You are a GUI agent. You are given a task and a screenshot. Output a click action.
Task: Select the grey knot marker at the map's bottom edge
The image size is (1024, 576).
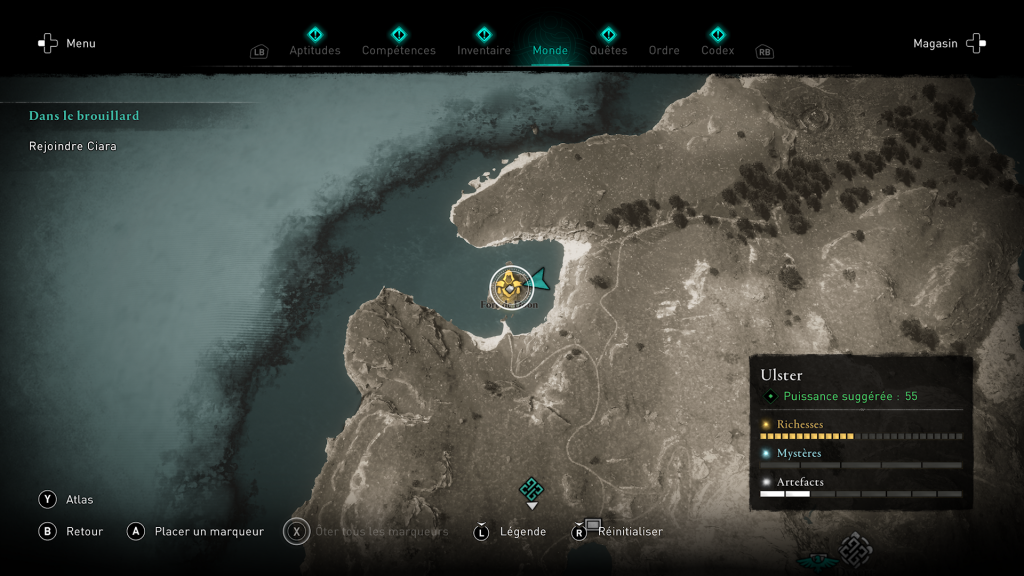(855, 550)
